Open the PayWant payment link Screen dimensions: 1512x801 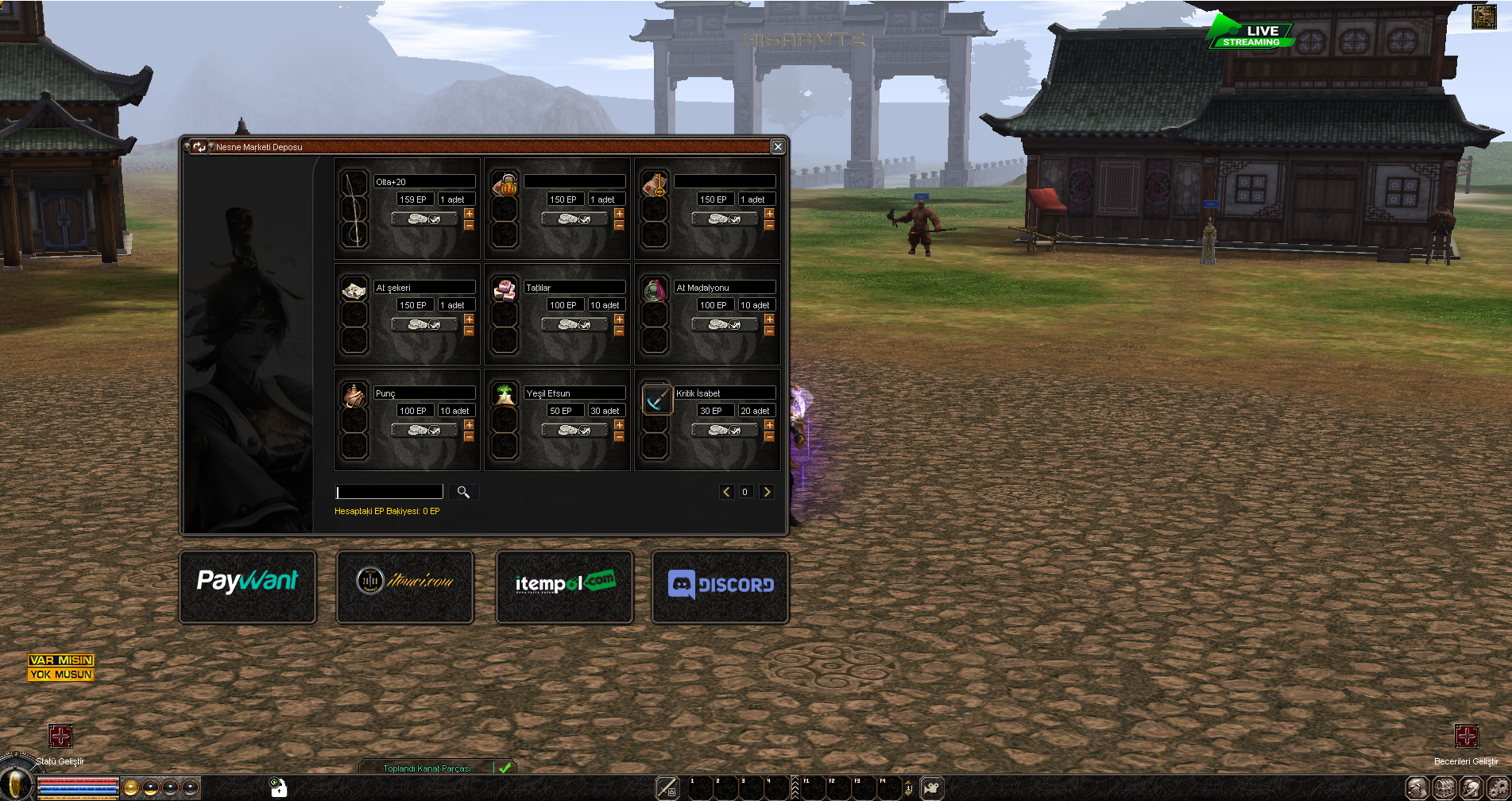coord(248,586)
